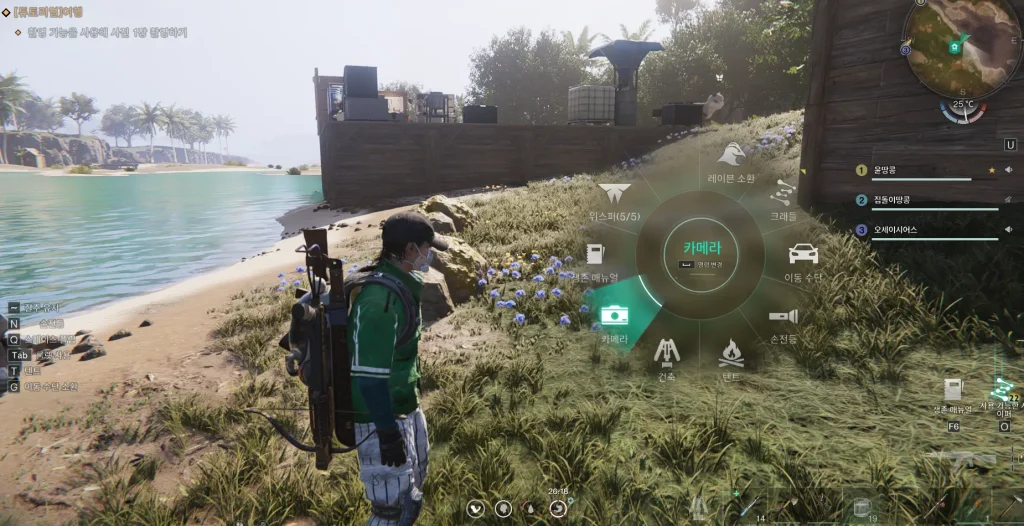Open the 생존 매뉴얼 shortcut icon above F6
Viewport: 1024px width, 526px height.
point(952,389)
